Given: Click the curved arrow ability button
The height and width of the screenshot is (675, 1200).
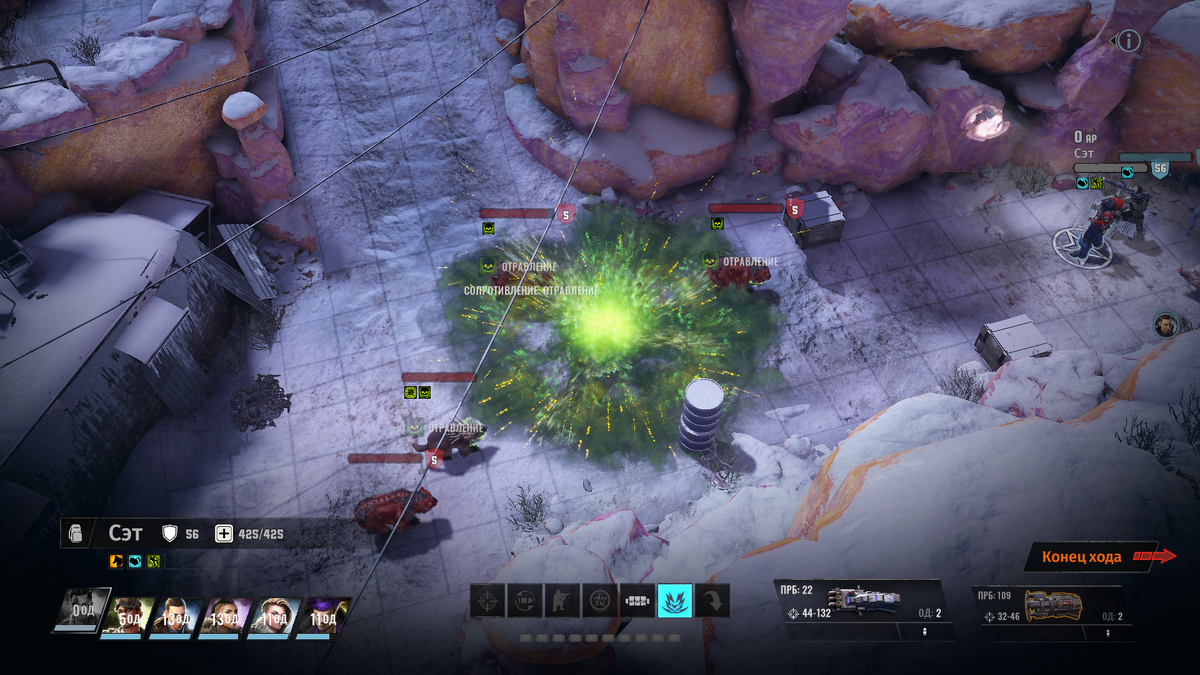Looking at the screenshot, I should coord(712,600).
